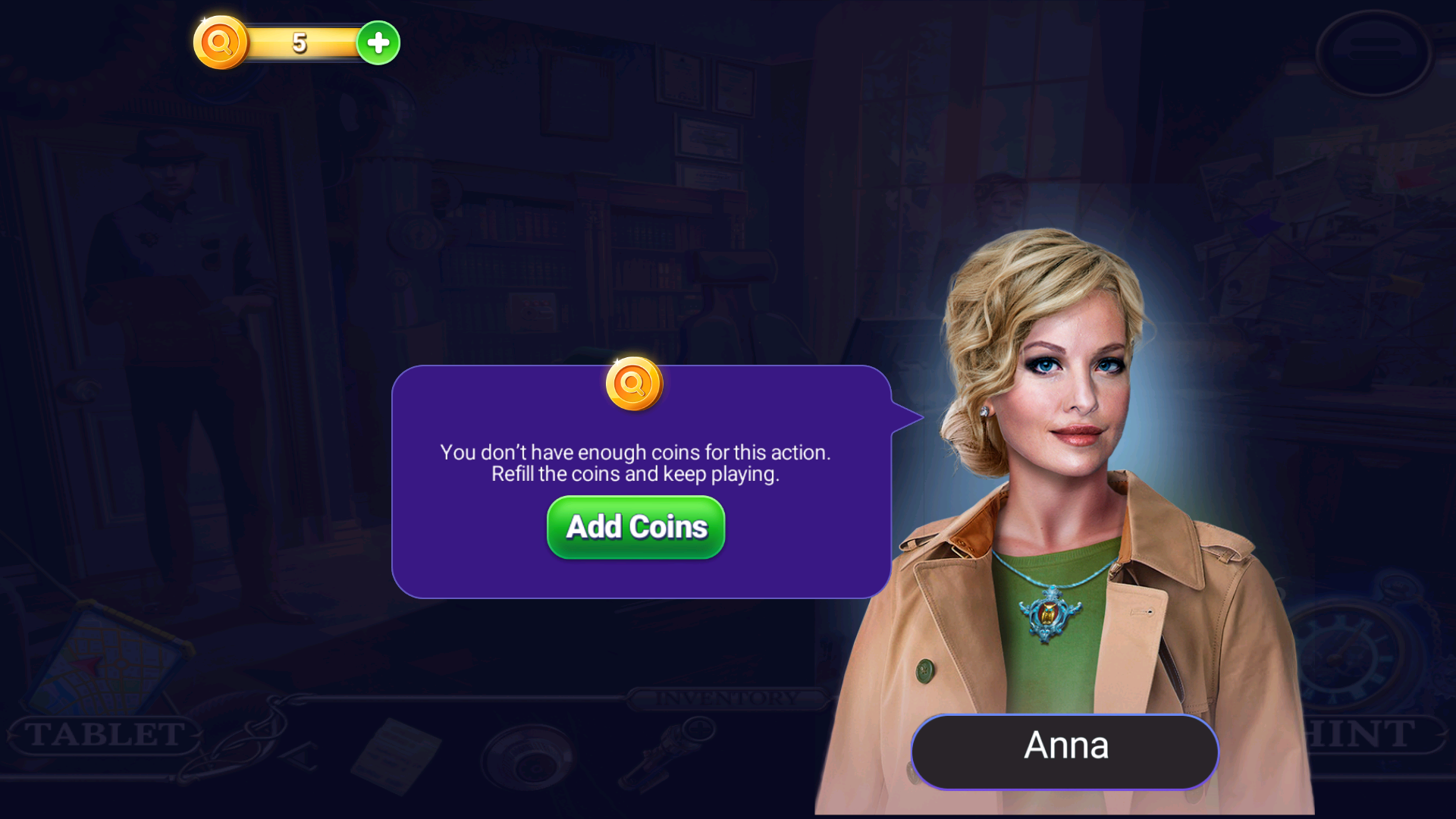Open the dimmed top-right menu button
Viewport: 1456px width, 819px height.
pyautogui.click(x=1373, y=52)
